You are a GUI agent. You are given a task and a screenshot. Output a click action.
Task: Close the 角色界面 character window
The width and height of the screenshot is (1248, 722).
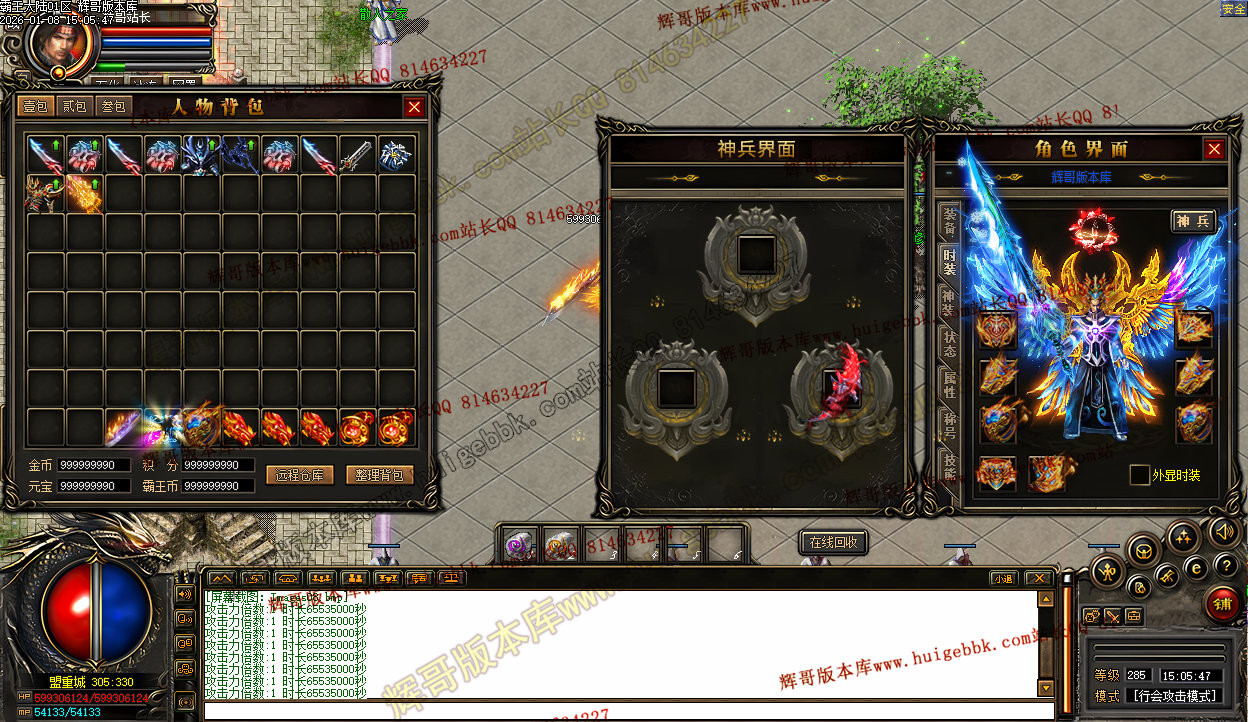tap(1214, 149)
